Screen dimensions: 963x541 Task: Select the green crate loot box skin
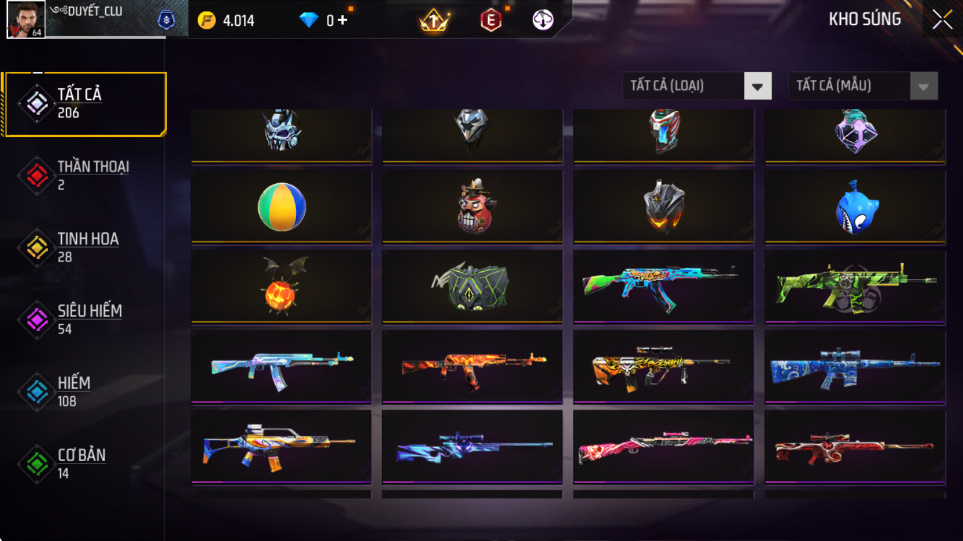472,286
